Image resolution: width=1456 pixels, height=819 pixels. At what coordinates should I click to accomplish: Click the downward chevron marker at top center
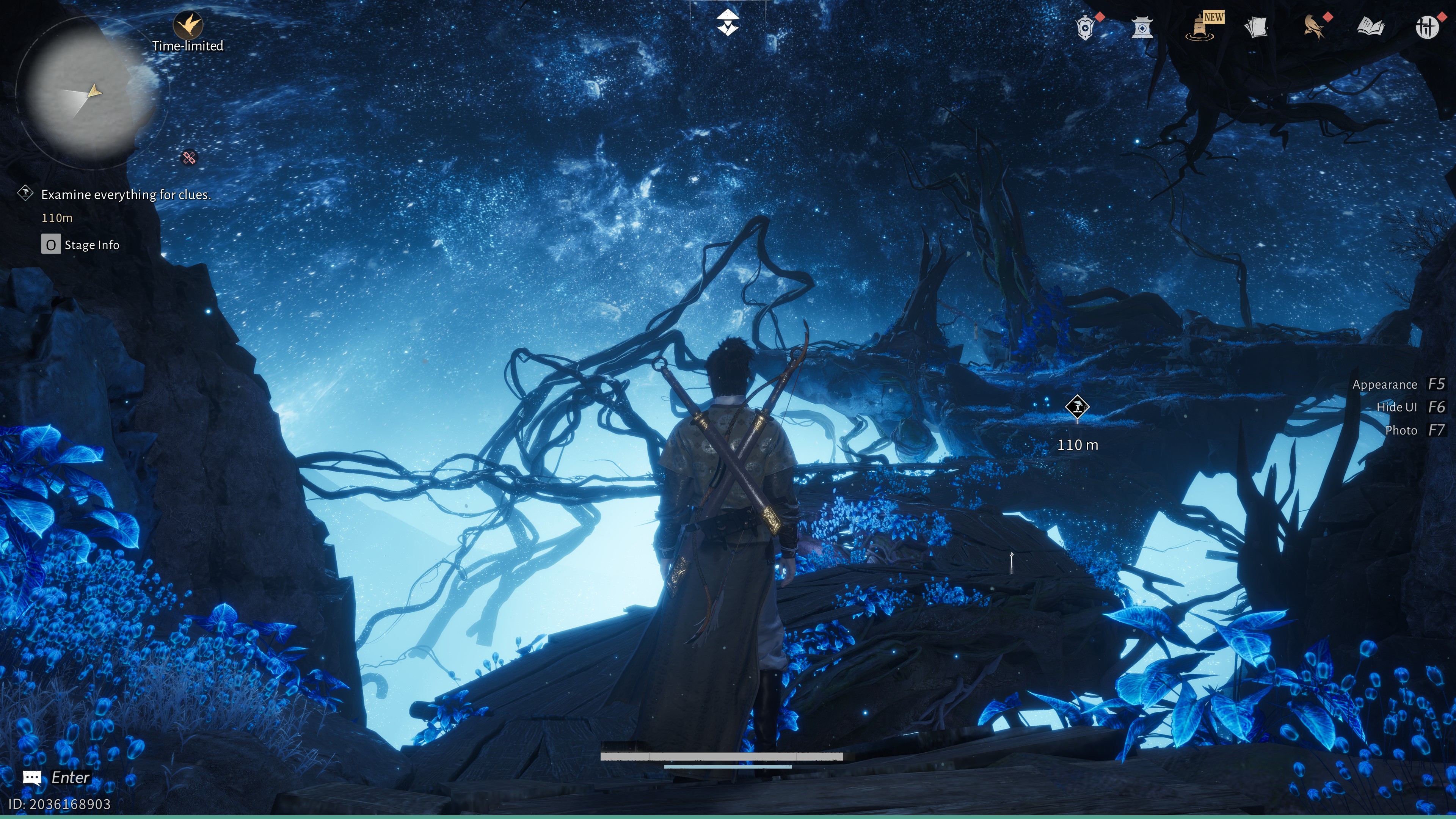[x=728, y=23]
